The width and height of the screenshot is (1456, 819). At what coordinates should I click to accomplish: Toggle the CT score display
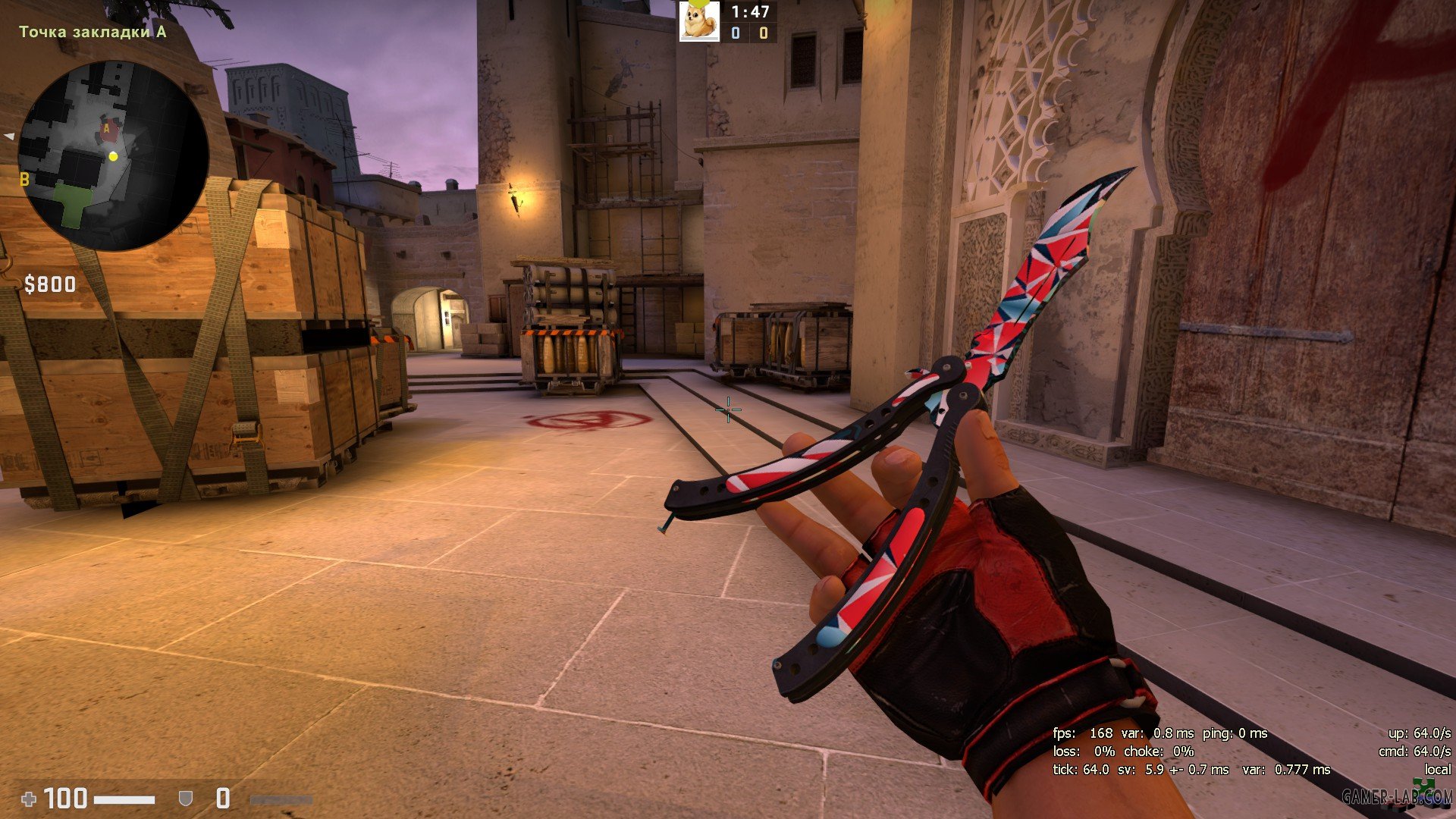(x=734, y=33)
